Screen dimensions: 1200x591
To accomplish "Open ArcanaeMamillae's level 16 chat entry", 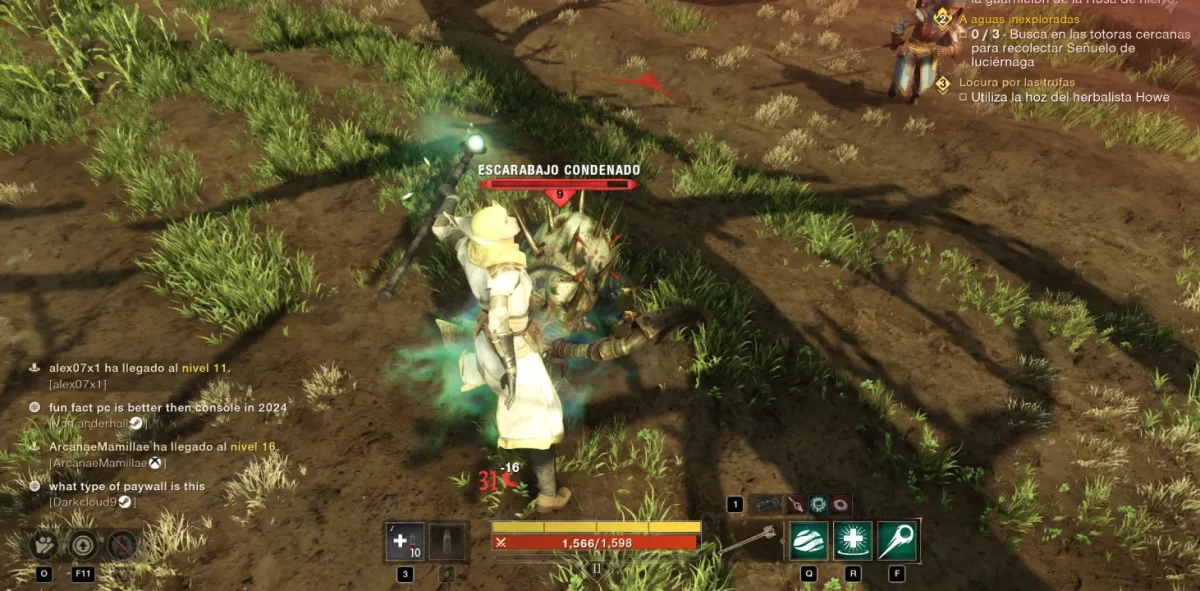I will pyautogui.click(x=163, y=447).
